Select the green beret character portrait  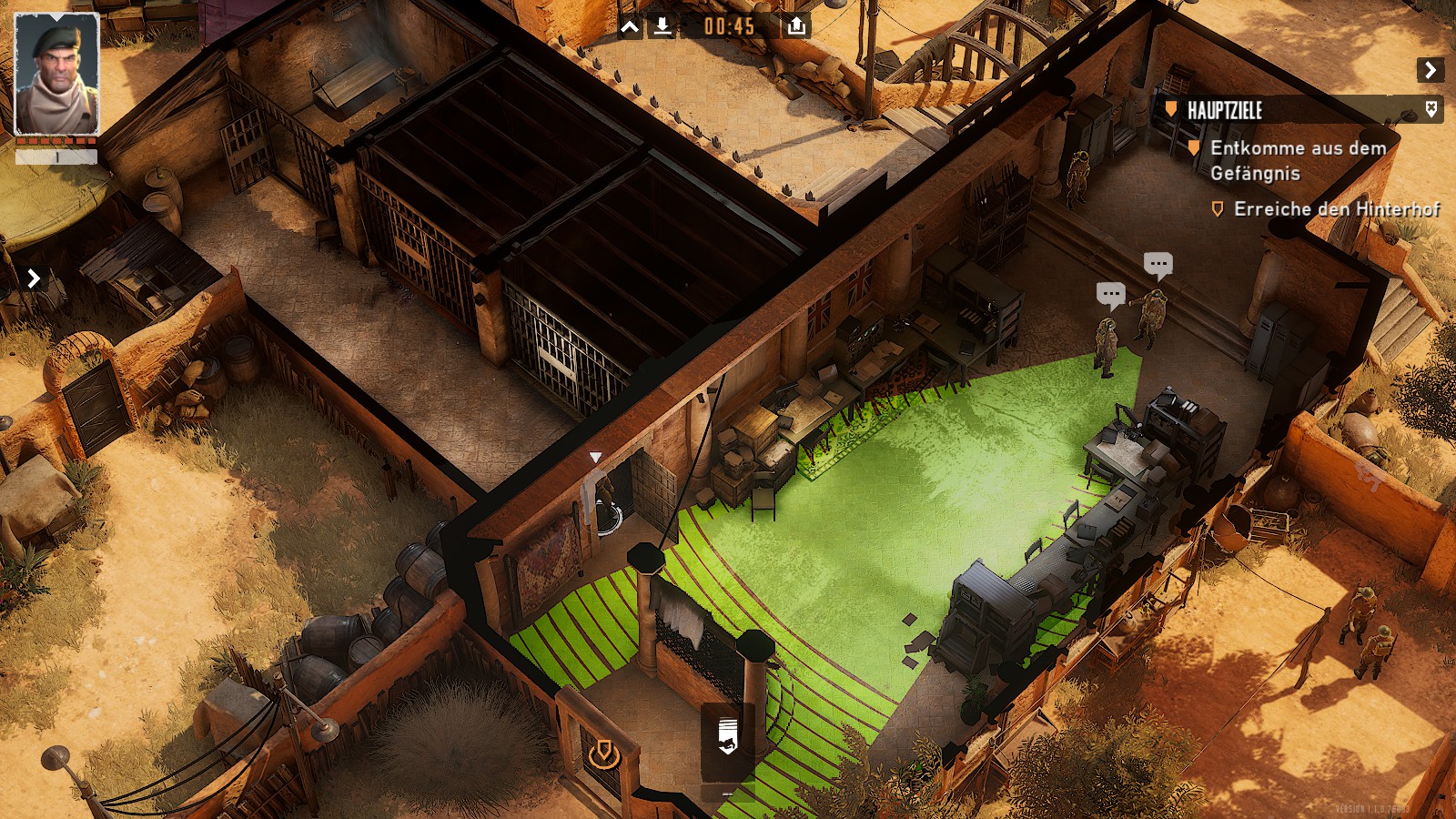pos(56,75)
